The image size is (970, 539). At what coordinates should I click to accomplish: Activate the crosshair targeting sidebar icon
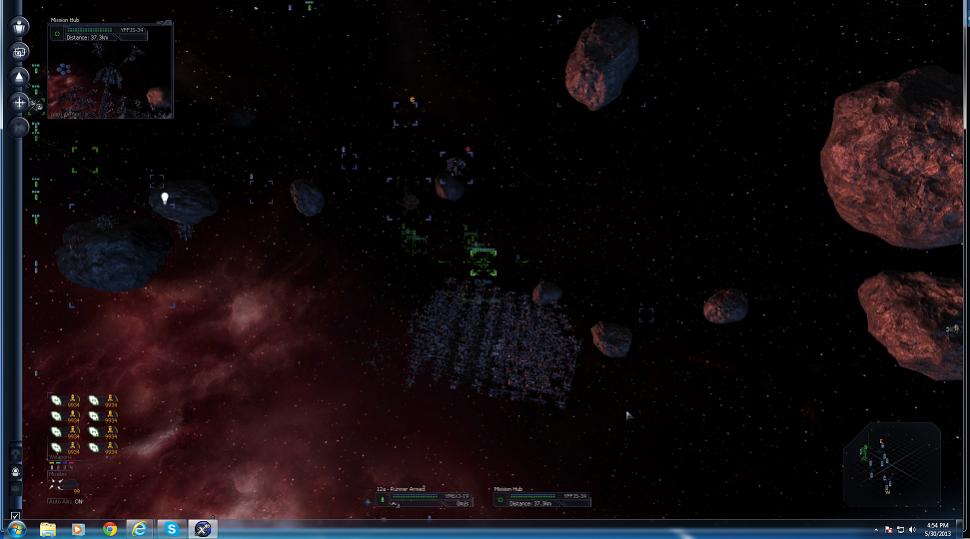tap(19, 102)
